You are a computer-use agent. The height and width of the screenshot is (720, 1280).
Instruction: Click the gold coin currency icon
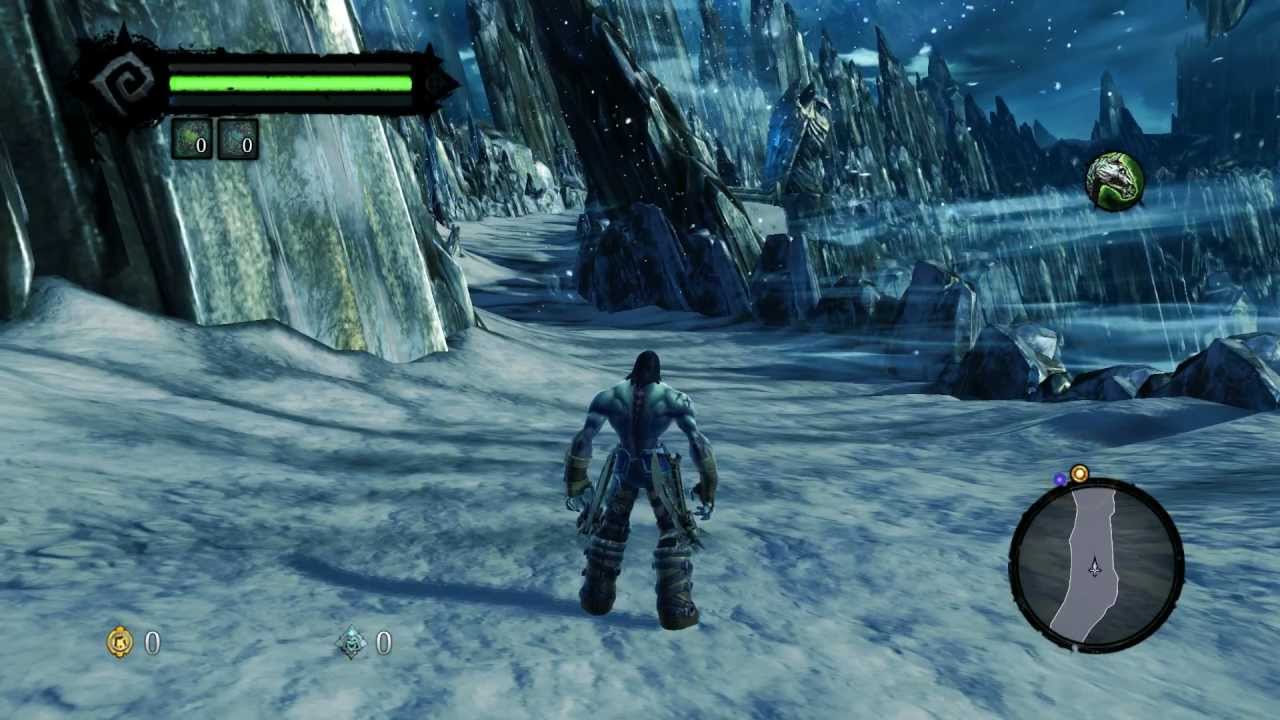(x=119, y=644)
